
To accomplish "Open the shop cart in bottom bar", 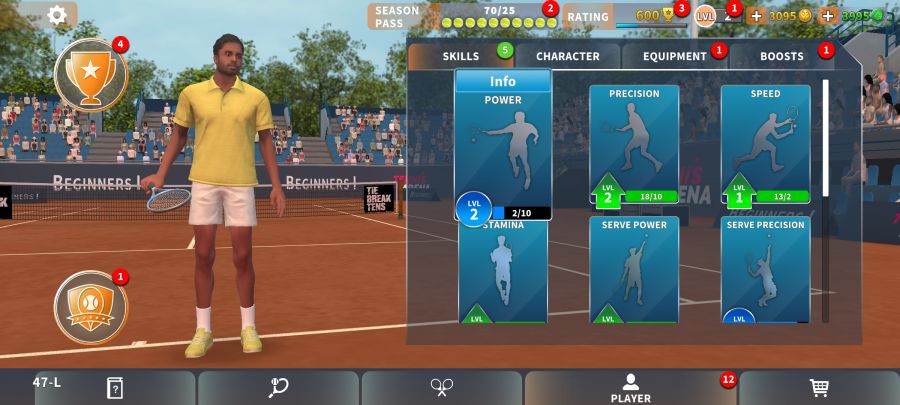I will point(818,387).
